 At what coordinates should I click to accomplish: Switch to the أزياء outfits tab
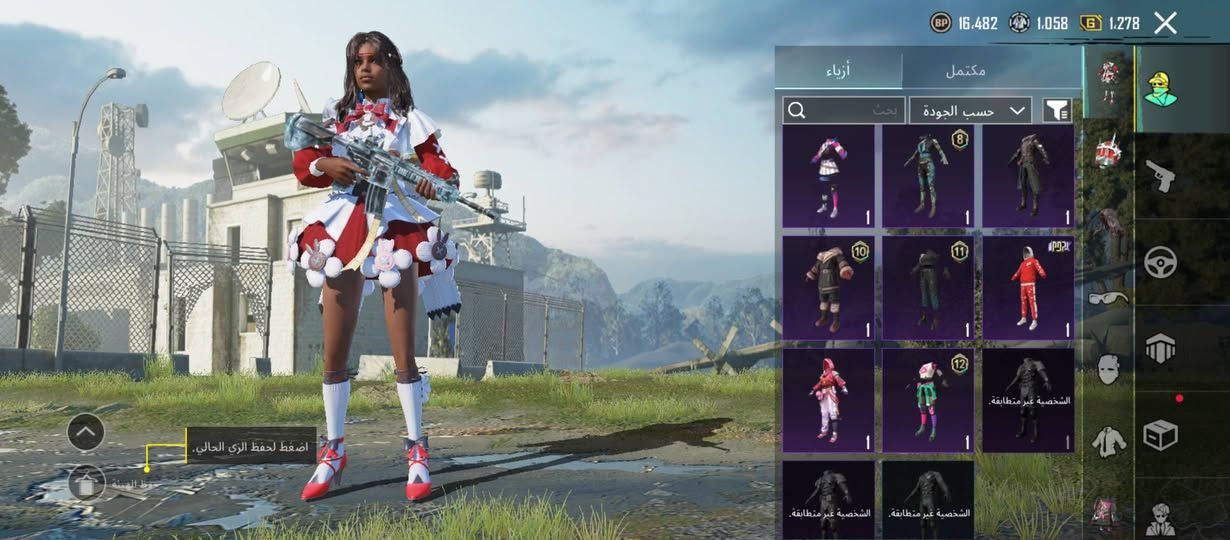coord(838,70)
